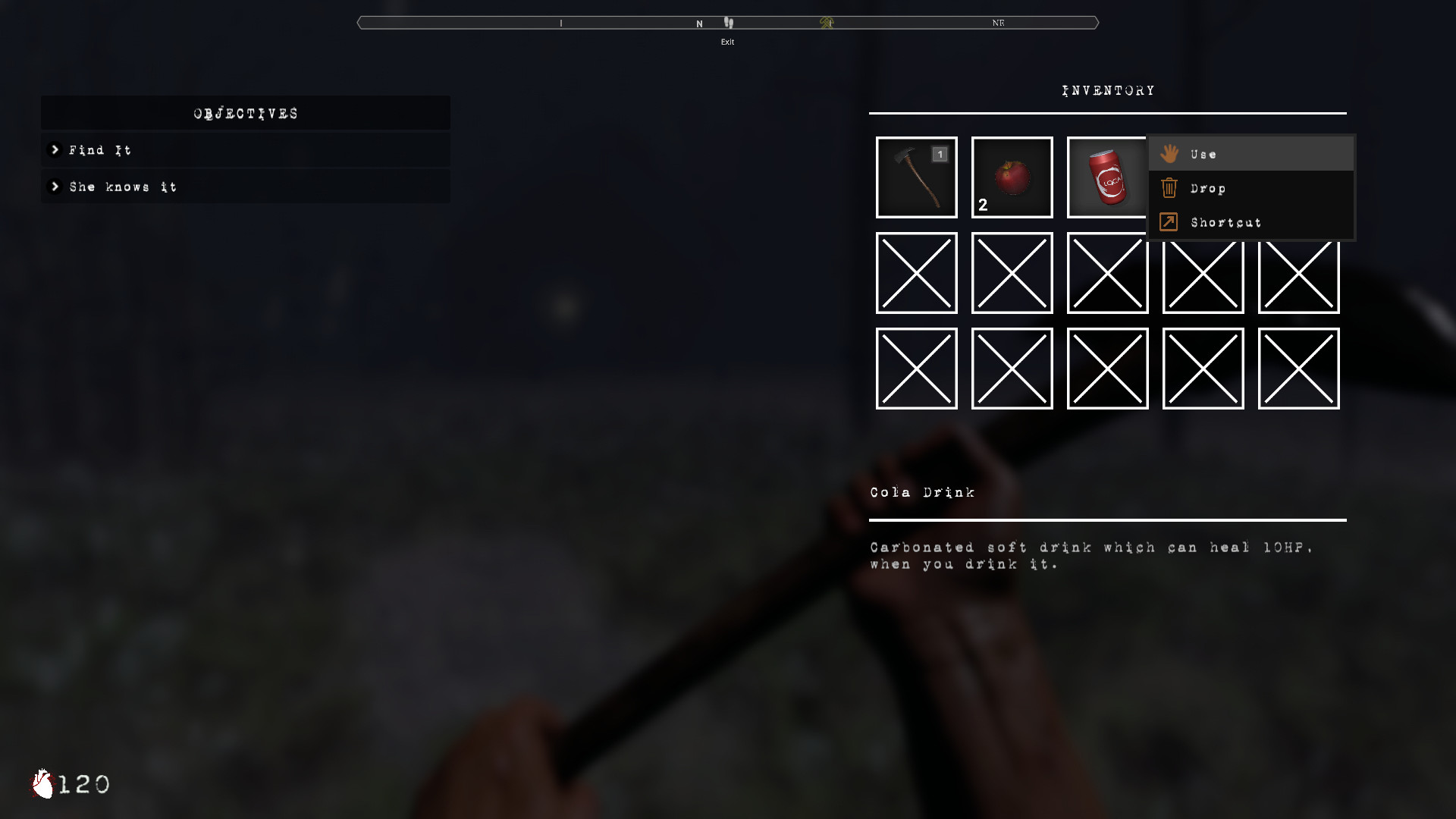
Task: Click the stack count badge on the axe
Action: pos(940,154)
